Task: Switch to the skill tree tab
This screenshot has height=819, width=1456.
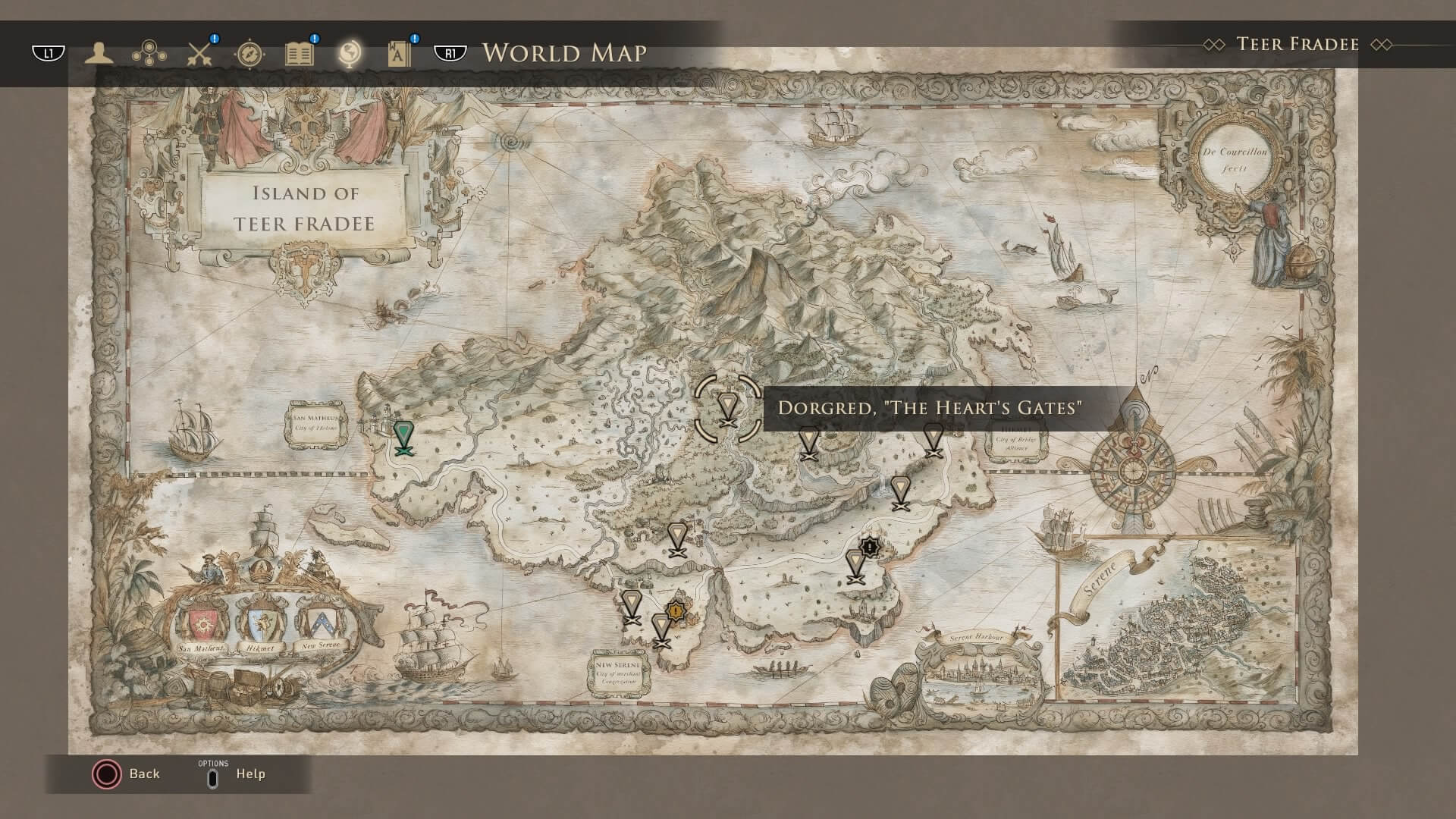Action: [149, 54]
